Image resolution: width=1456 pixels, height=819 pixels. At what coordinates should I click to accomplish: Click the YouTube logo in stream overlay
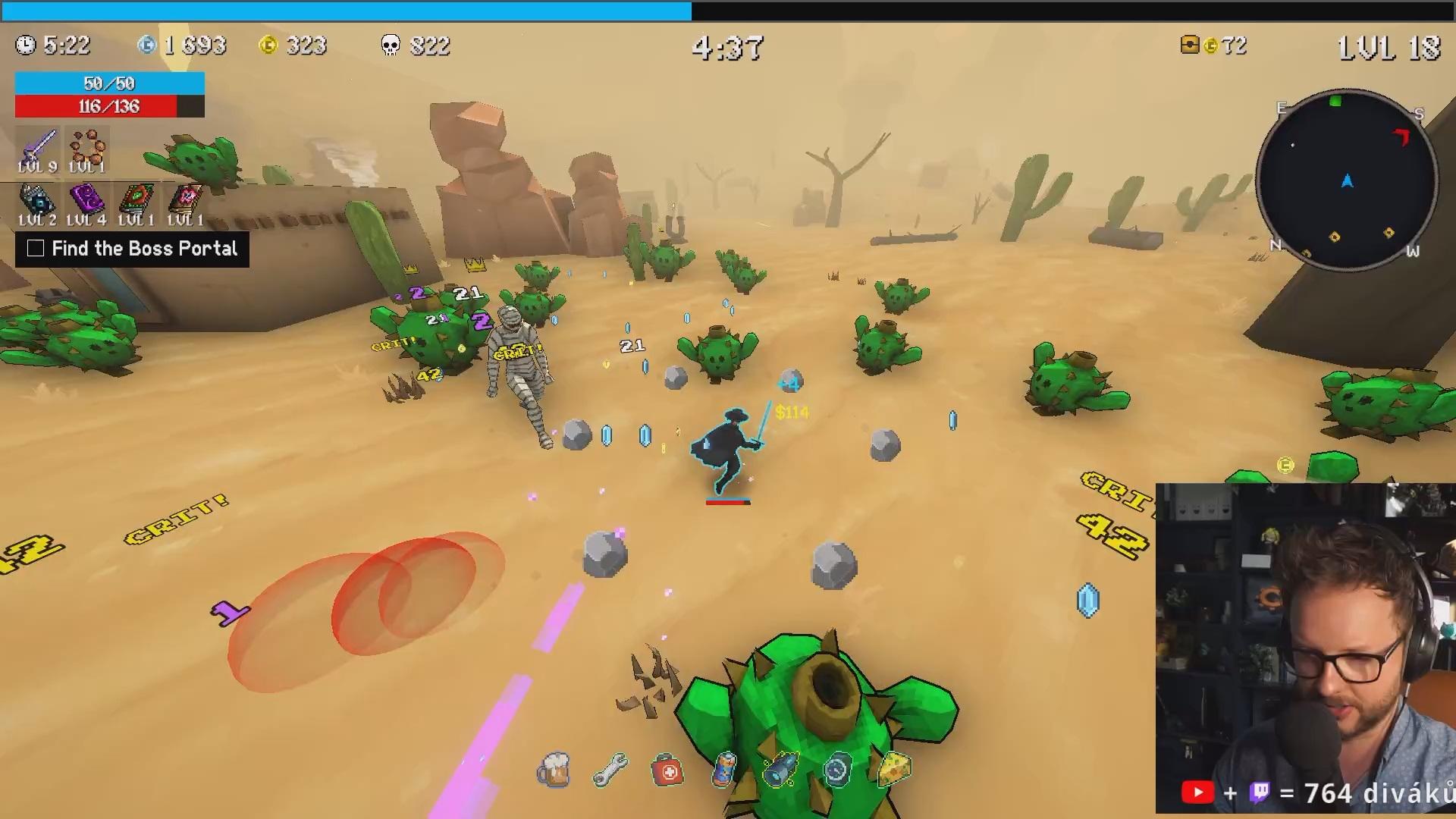[x=1197, y=793]
